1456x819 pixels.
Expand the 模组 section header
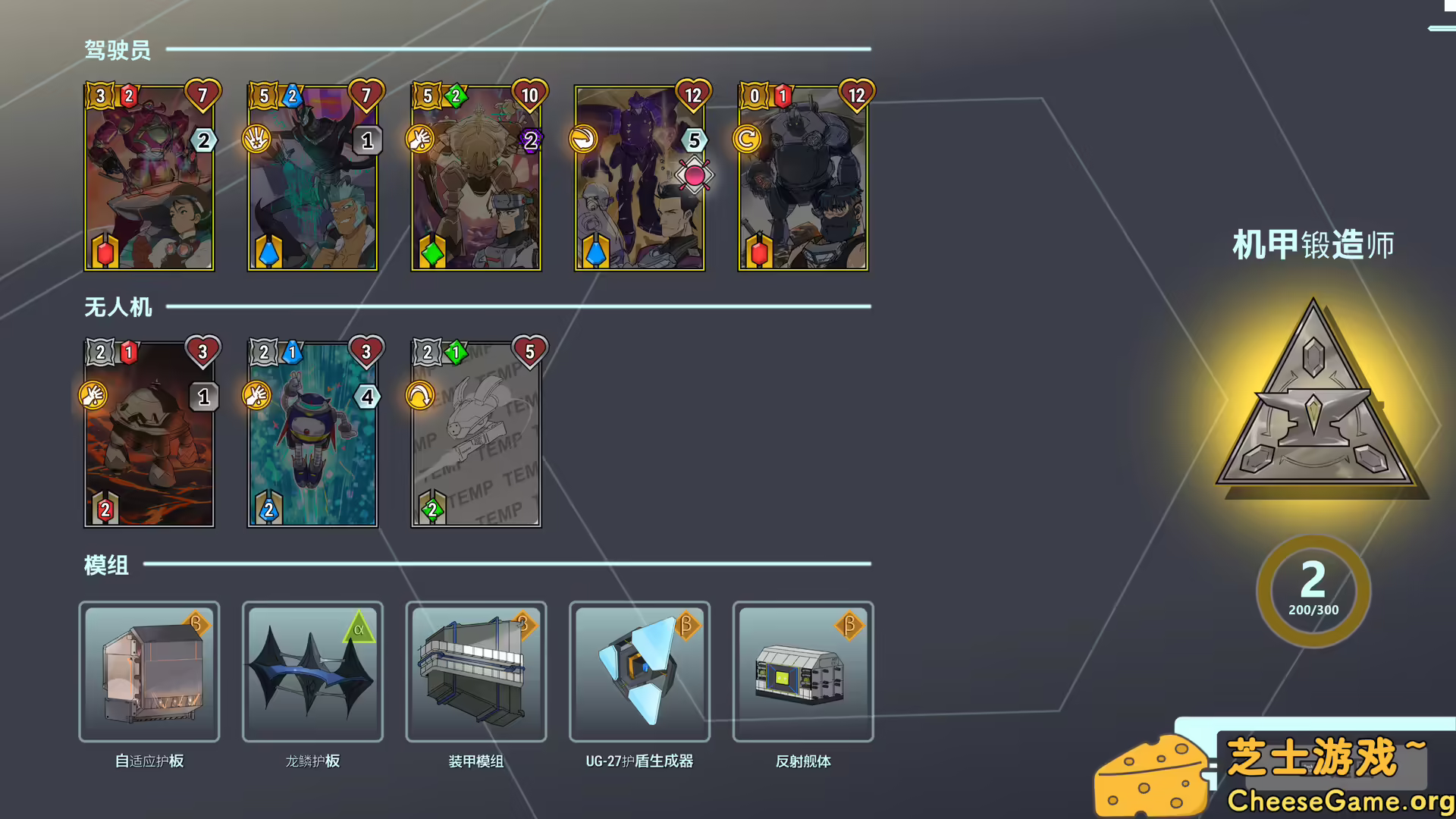point(106,566)
